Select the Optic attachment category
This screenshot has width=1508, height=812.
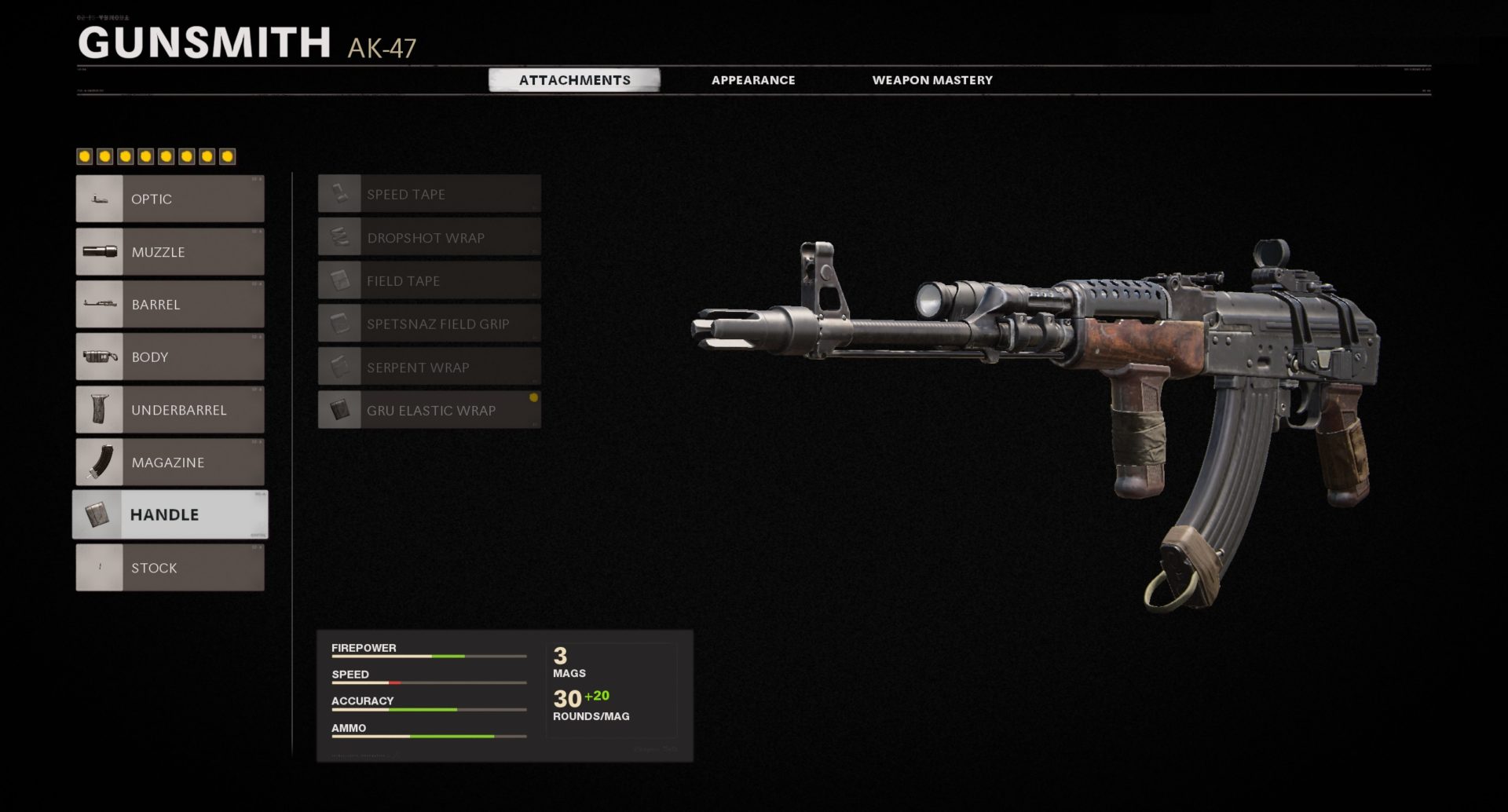pos(170,199)
